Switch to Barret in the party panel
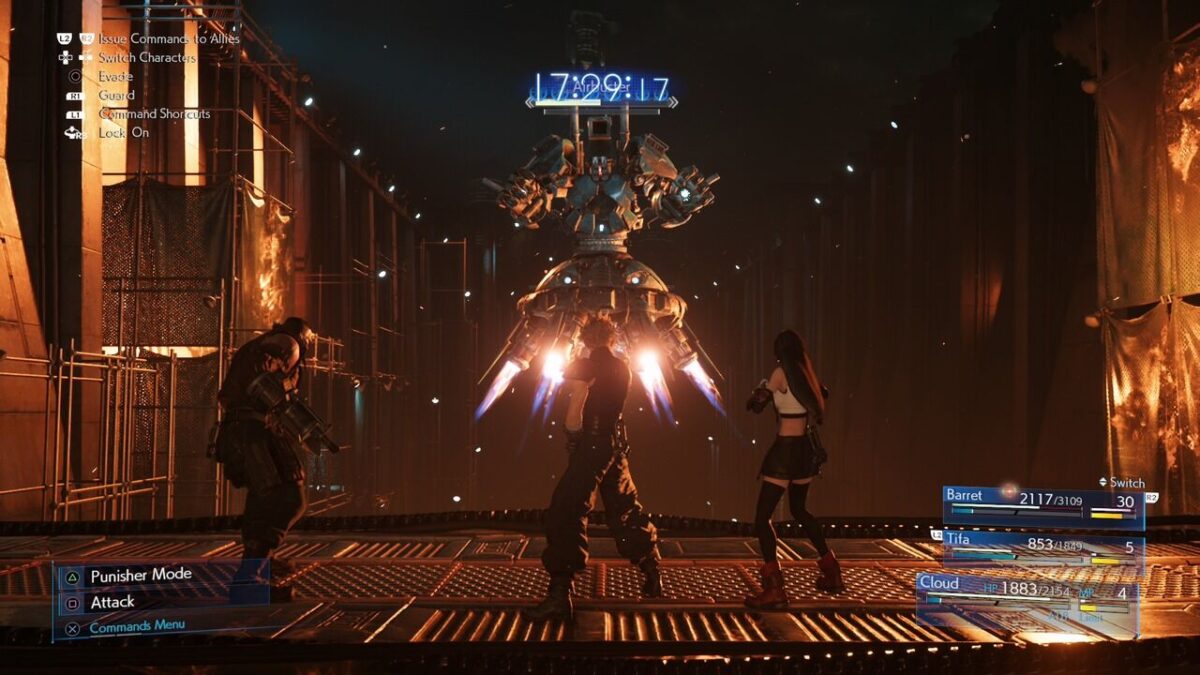The height and width of the screenshot is (675, 1200). 1043,505
